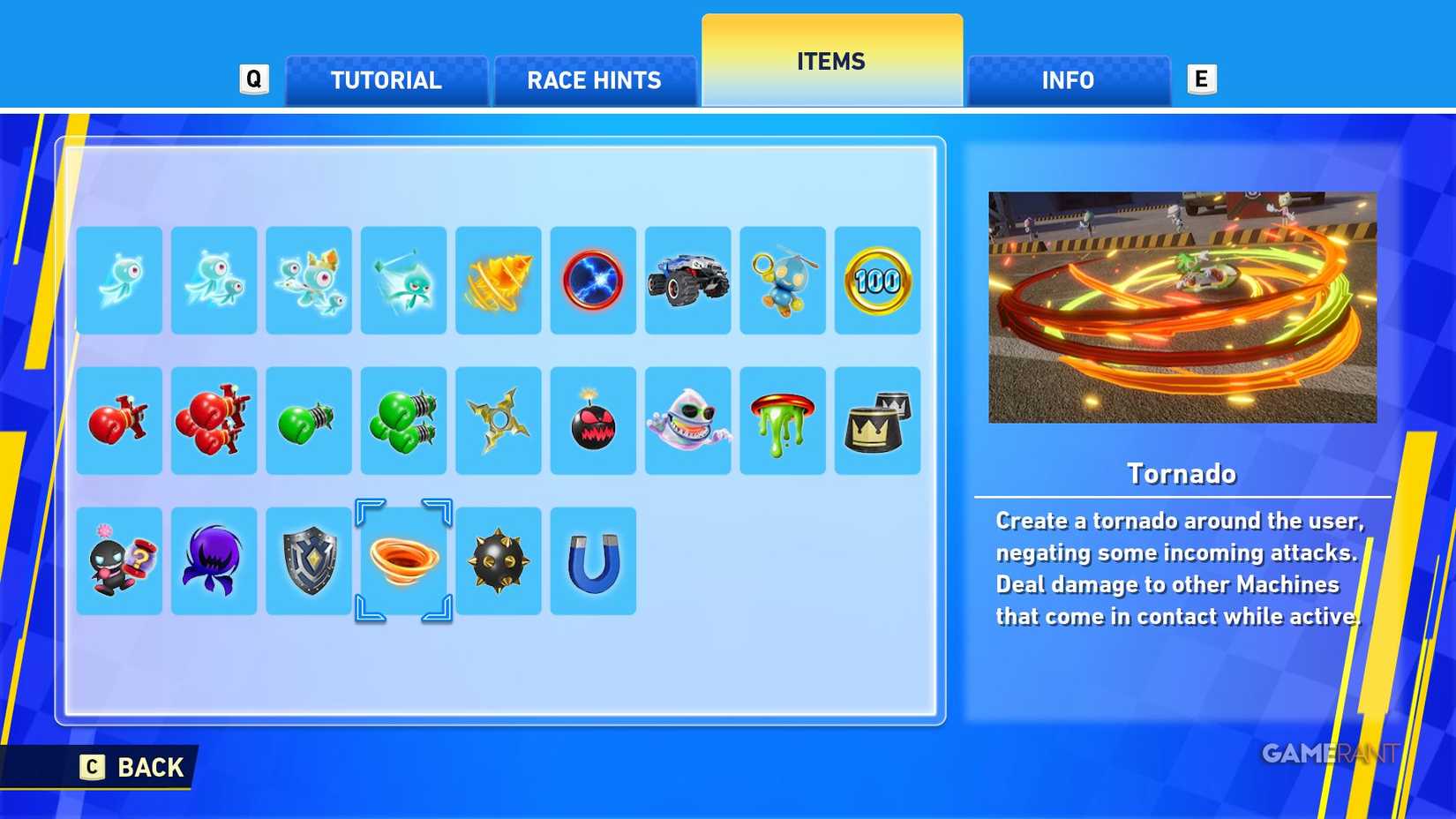This screenshot has height=819, width=1456.
Task: Select the Dark Chao jack-in-box item
Action: 119,560
